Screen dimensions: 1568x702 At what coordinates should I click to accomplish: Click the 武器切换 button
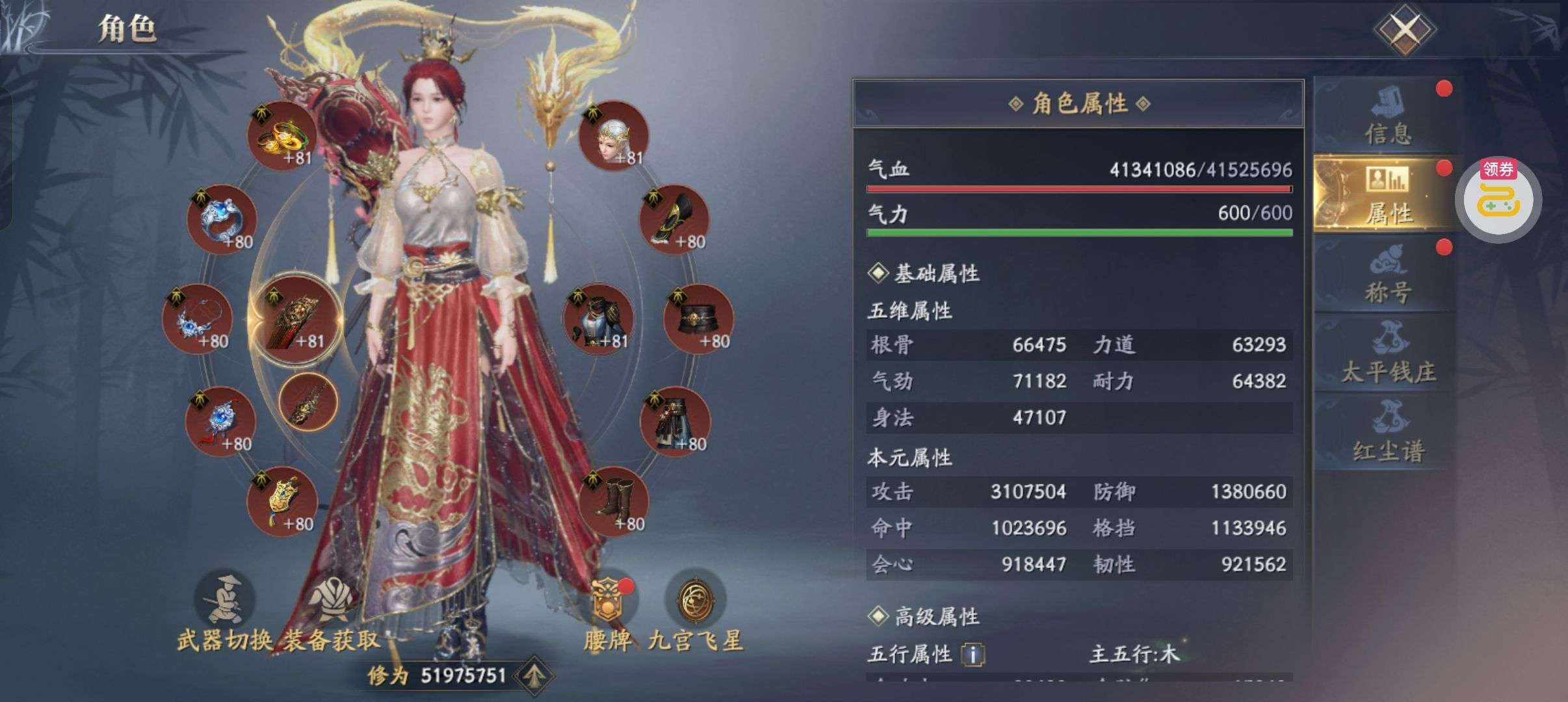[224, 610]
